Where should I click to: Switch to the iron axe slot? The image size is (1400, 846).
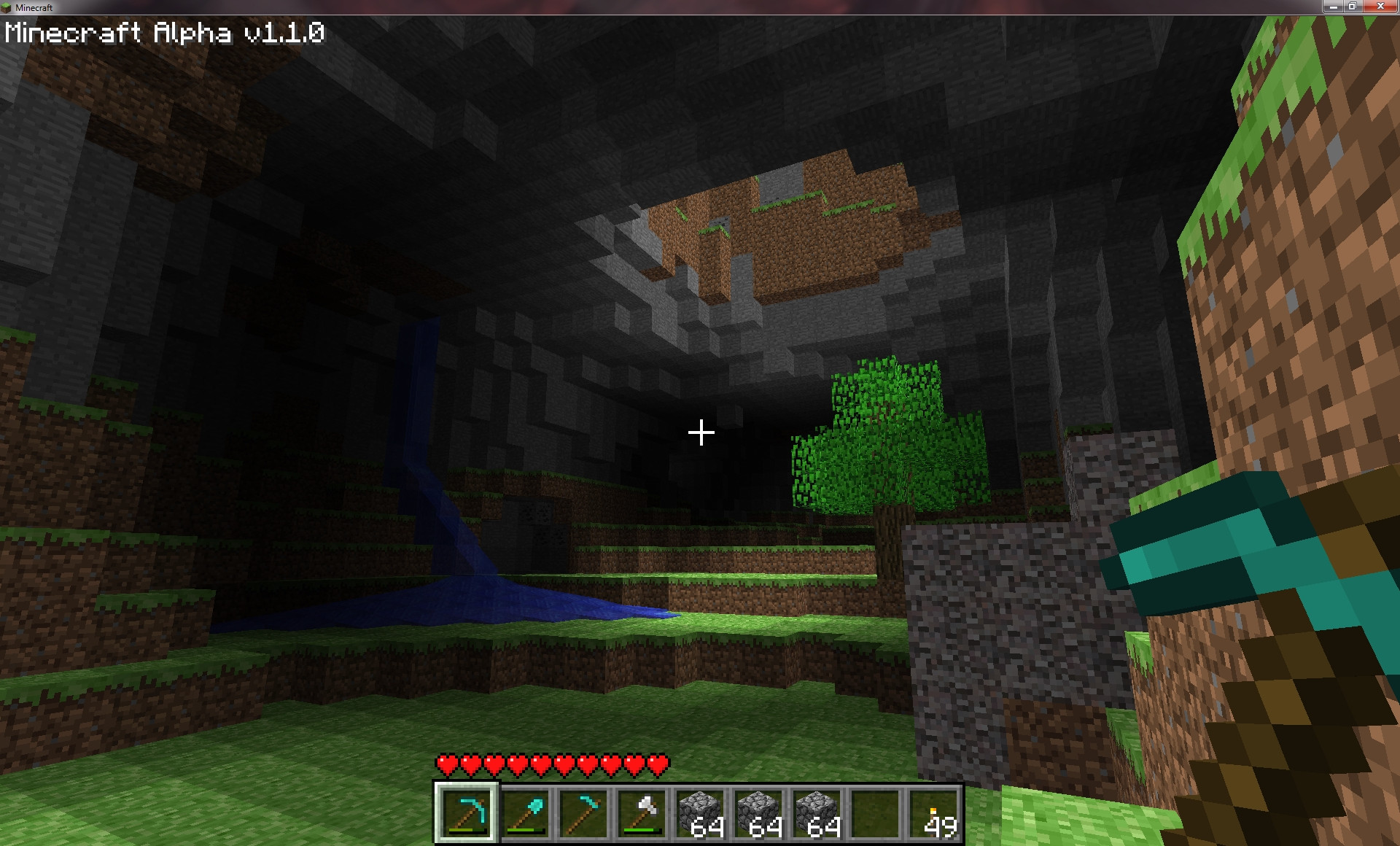[642, 812]
